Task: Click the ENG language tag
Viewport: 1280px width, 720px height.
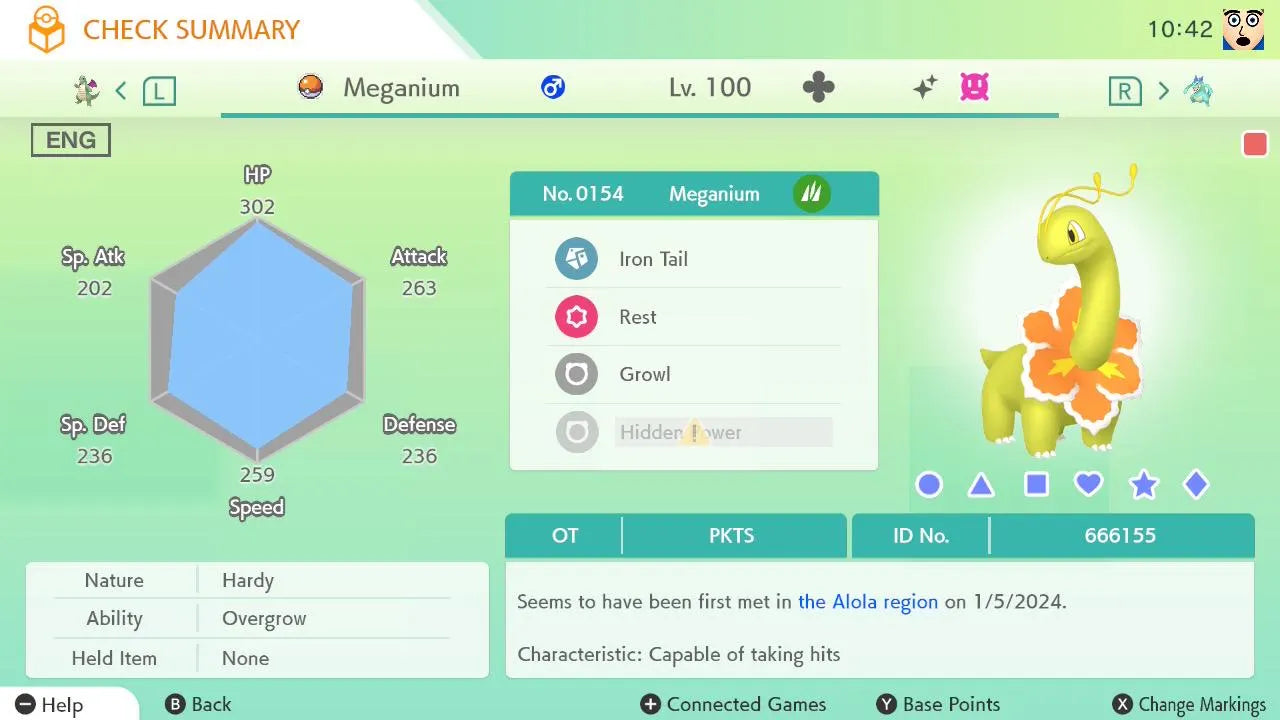Action: point(71,140)
